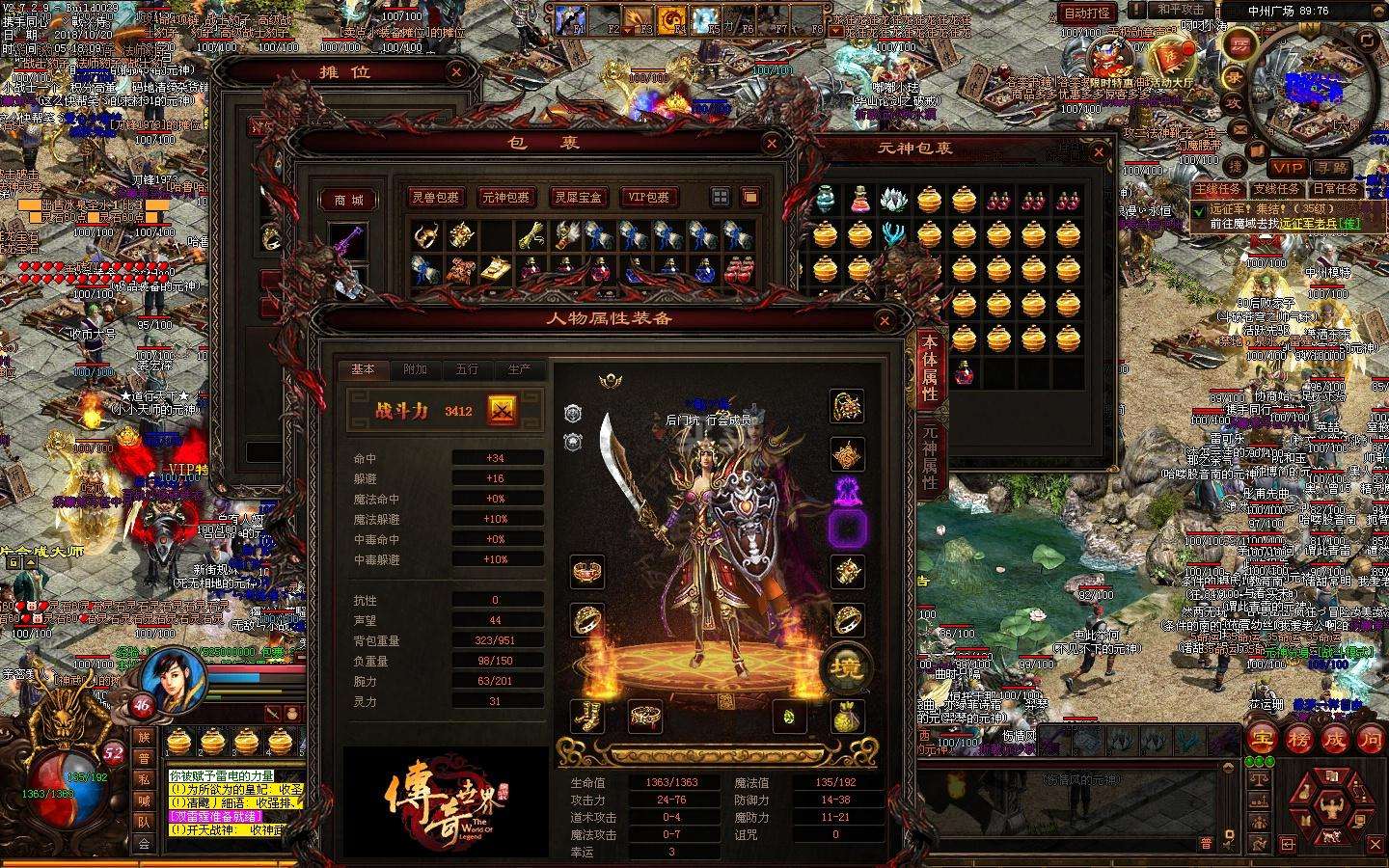The height and width of the screenshot is (868, 1389).
Task: Open the 灵兽包裹 pet bag
Action: tap(436, 198)
